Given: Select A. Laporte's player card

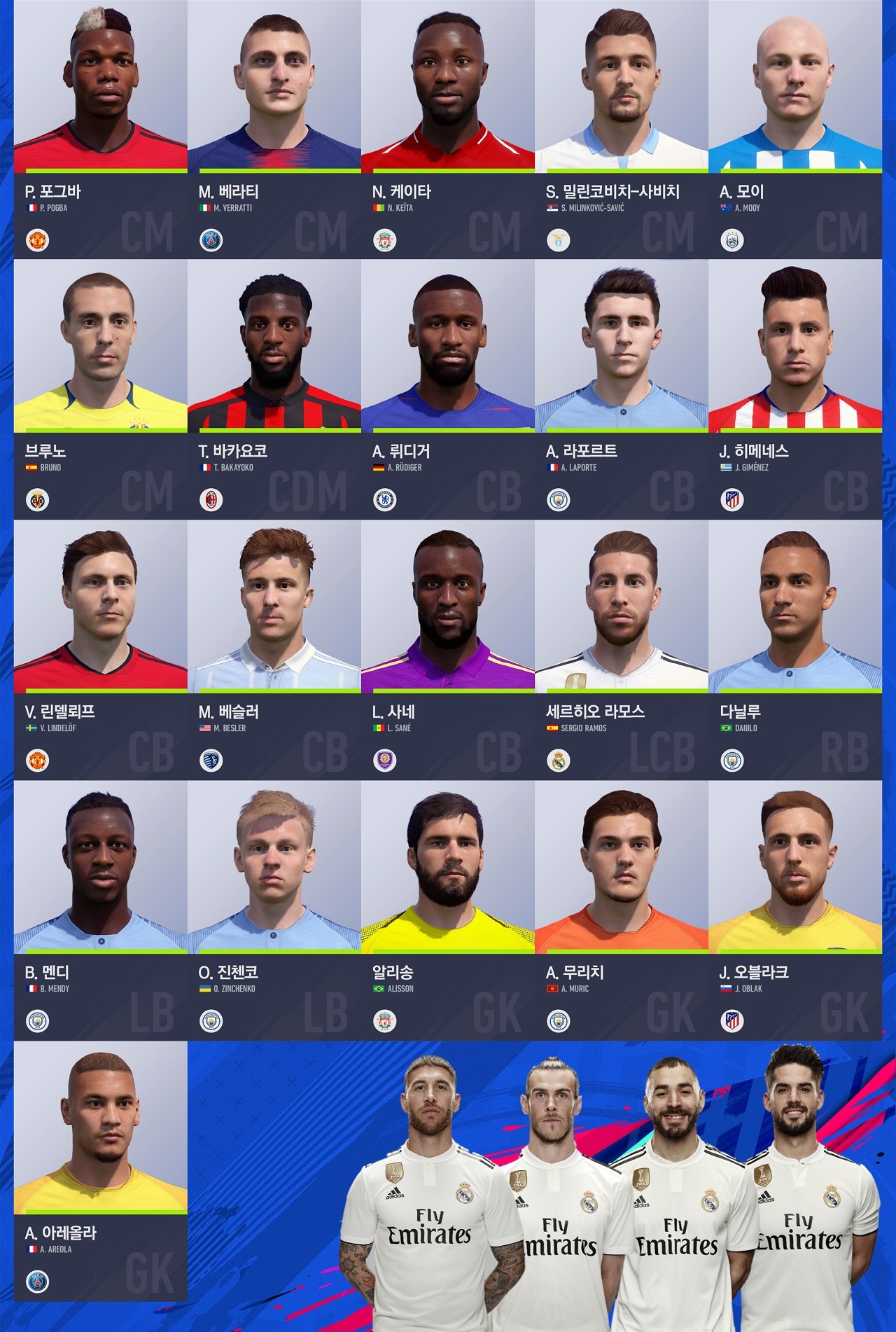Looking at the screenshot, I should pos(621,389).
